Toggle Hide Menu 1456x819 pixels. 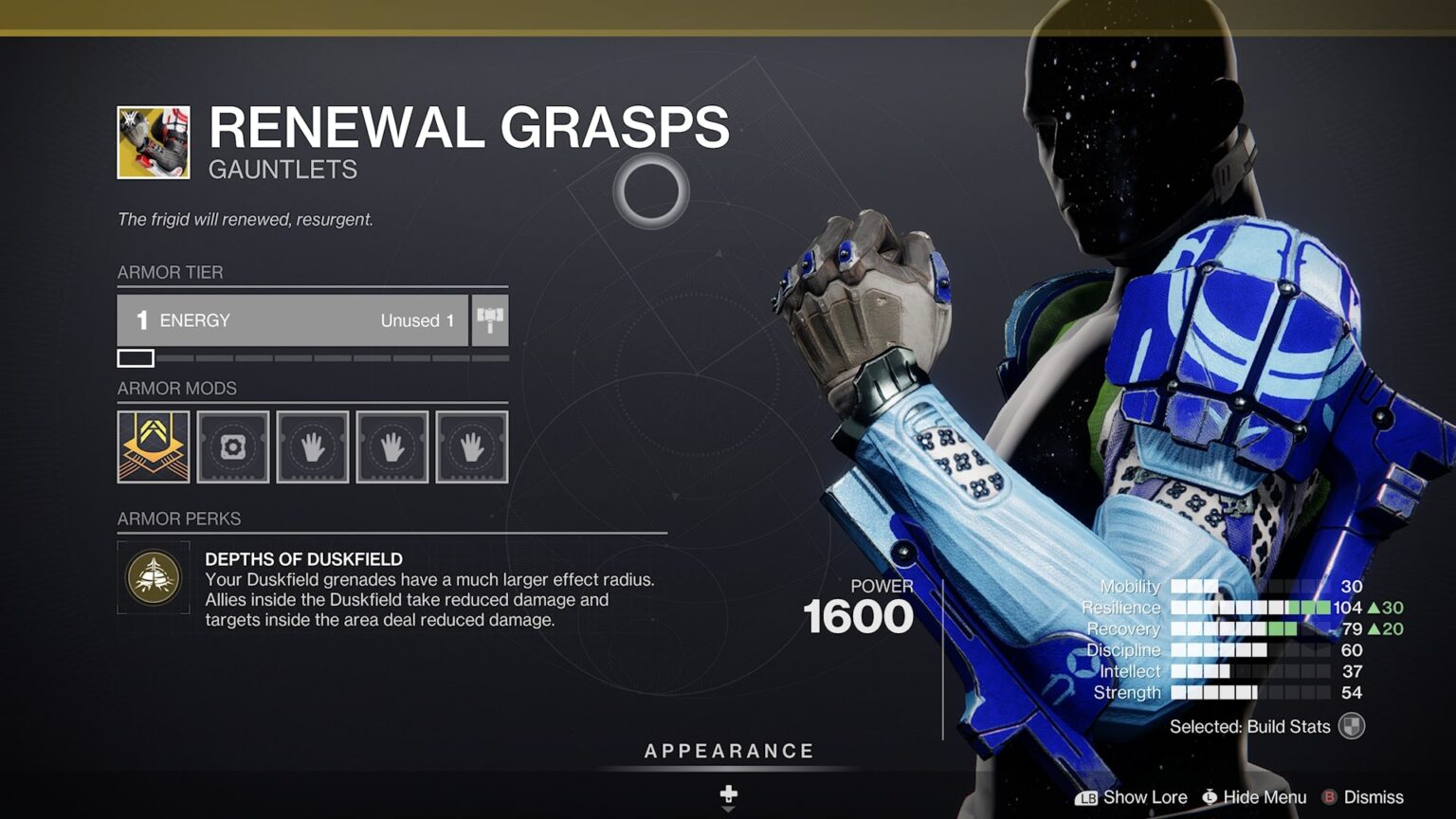pos(1253,797)
